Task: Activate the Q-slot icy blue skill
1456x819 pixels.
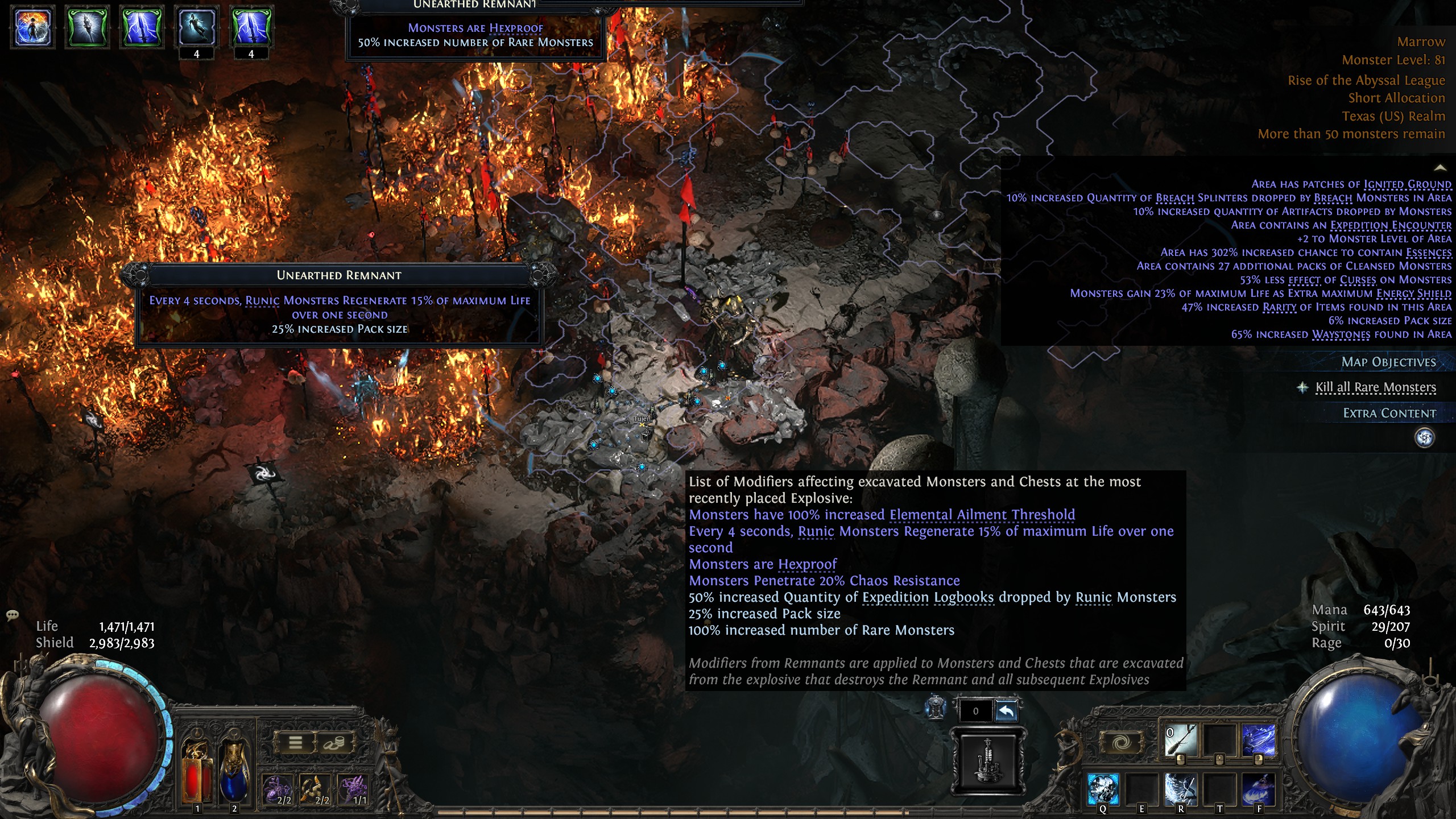Action: [x=1103, y=789]
